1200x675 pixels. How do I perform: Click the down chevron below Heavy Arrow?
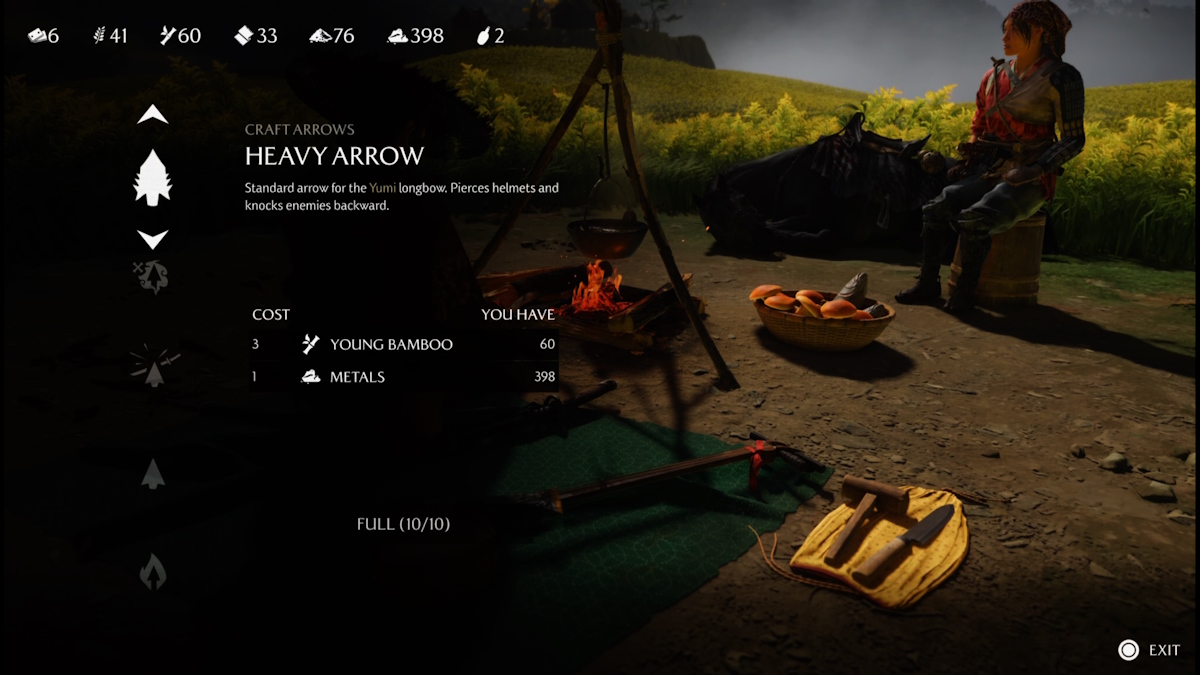click(153, 240)
